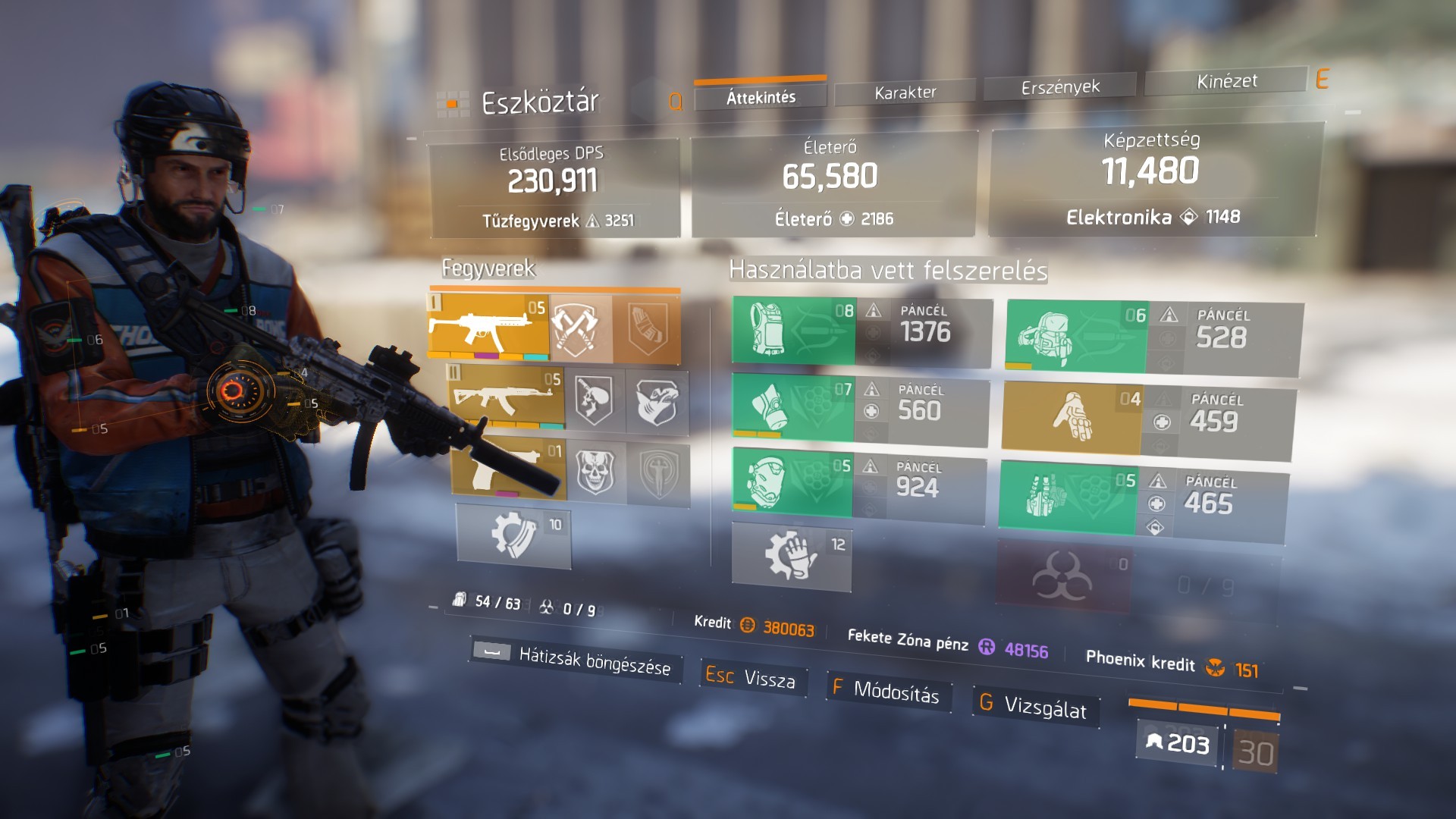Open the Erszények tab
The width and height of the screenshot is (1456, 819).
coord(1059,87)
